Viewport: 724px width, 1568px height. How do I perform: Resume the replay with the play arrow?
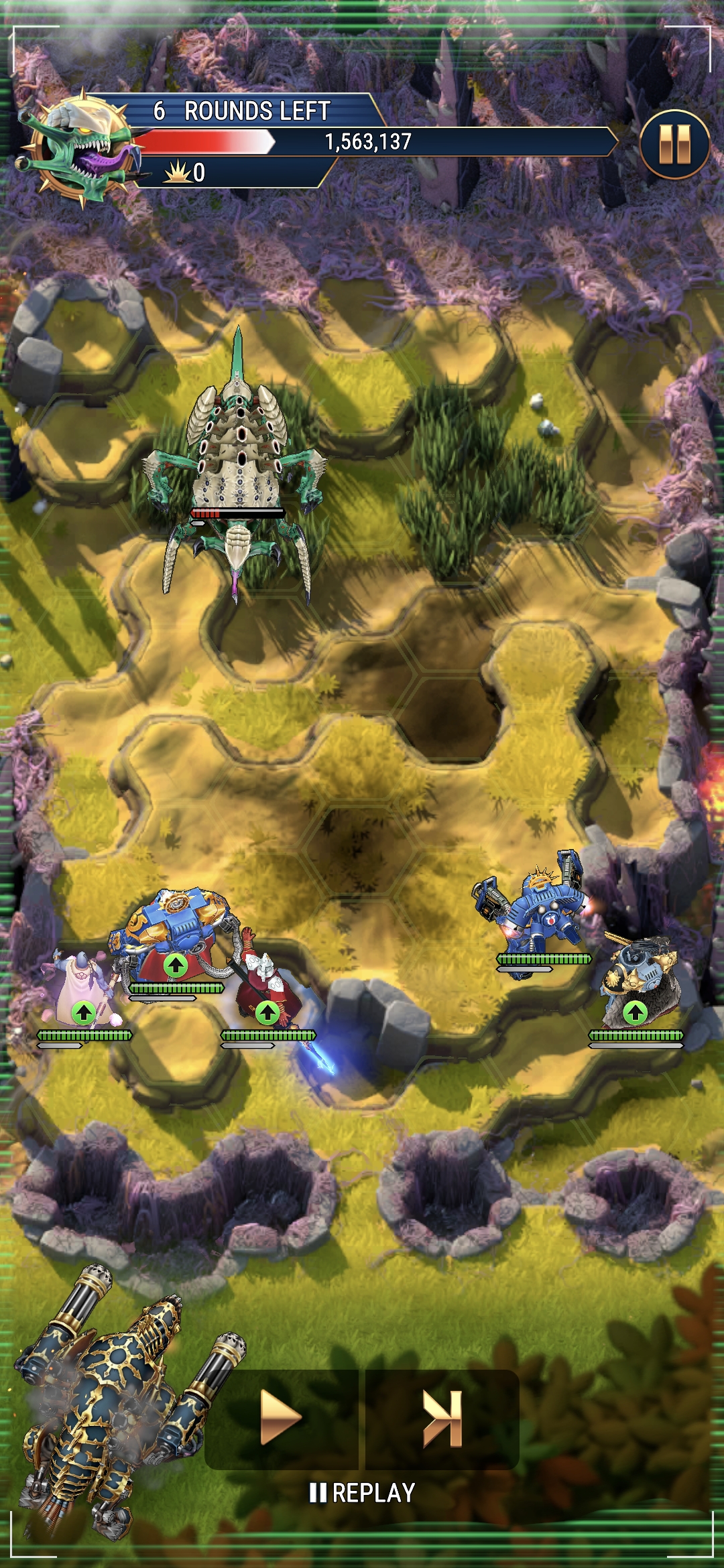[281, 1418]
